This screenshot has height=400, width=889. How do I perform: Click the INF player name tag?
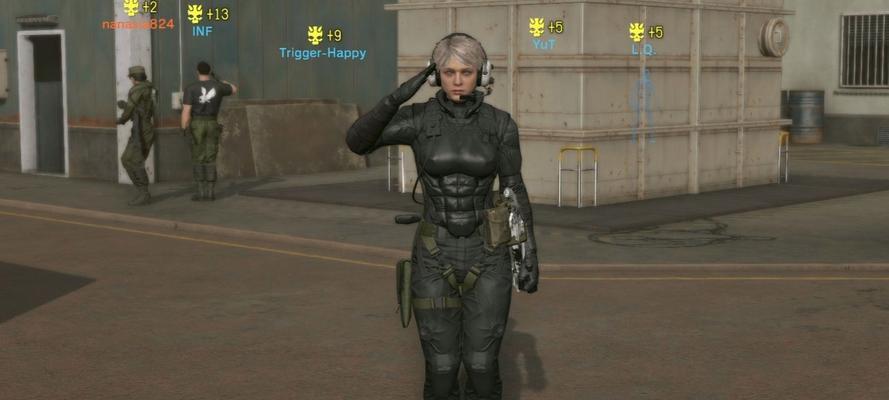[x=202, y=31]
